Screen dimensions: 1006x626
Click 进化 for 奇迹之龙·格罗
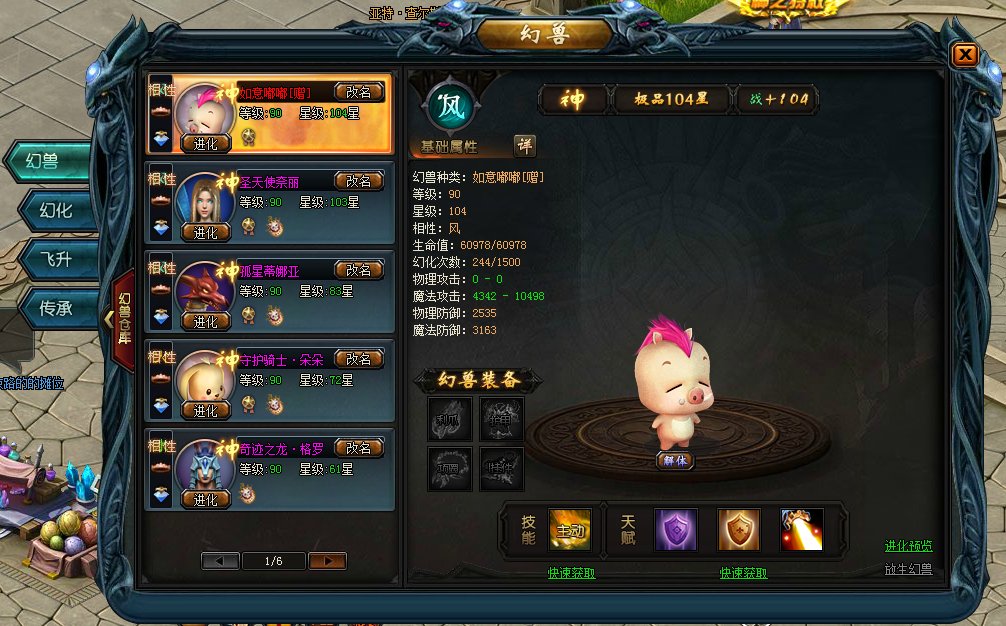[x=206, y=500]
